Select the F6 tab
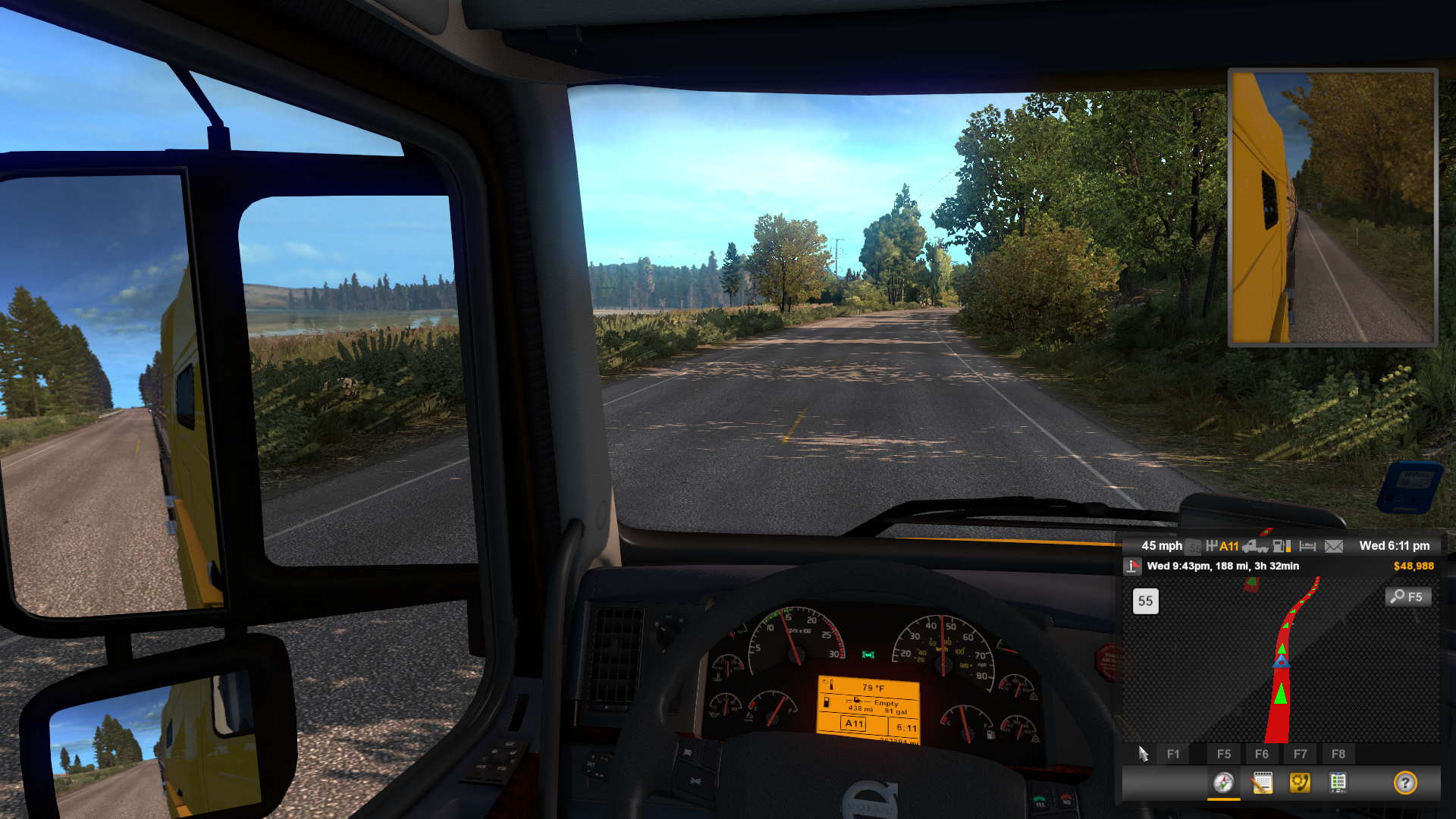The image size is (1456, 819). [1263, 754]
